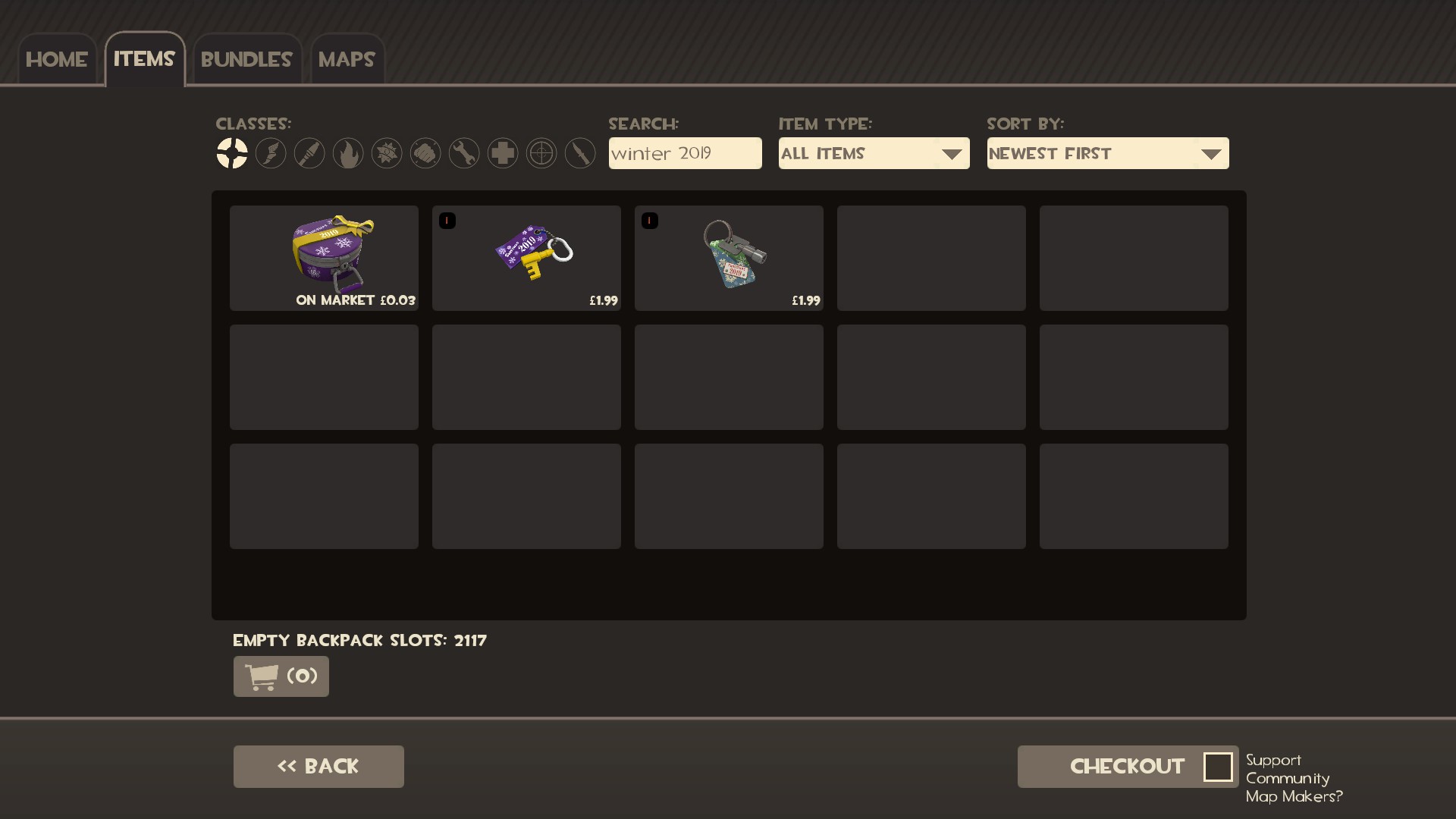Filter items by Demoman class
The image size is (1456, 819).
pos(387,153)
